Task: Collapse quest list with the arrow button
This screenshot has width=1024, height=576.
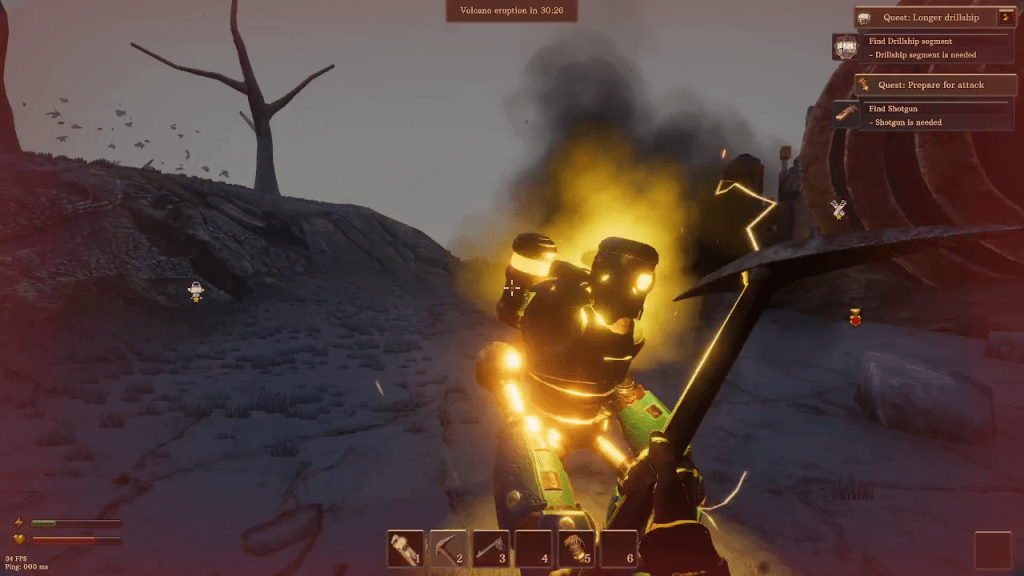Action: [1006, 17]
